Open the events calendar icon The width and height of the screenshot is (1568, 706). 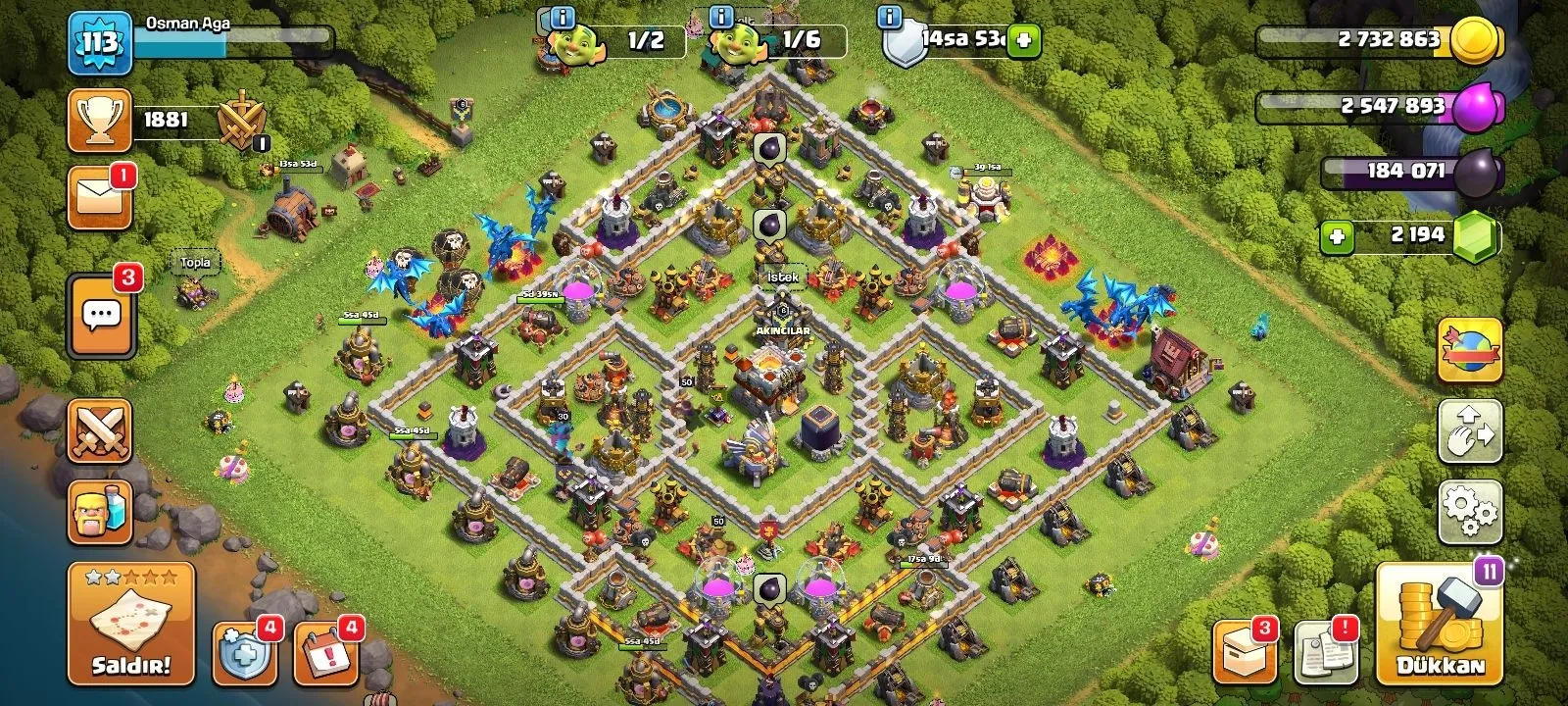pos(323,651)
